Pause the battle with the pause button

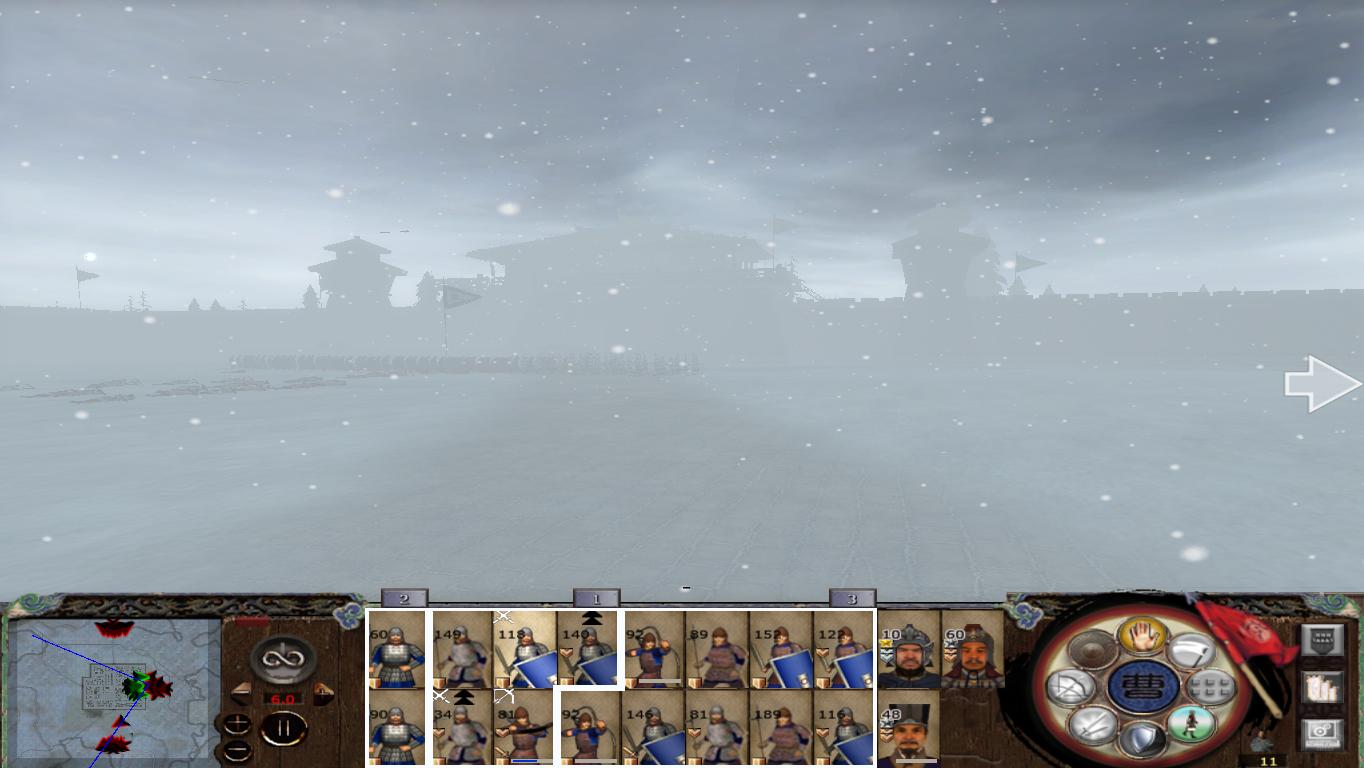[x=283, y=728]
